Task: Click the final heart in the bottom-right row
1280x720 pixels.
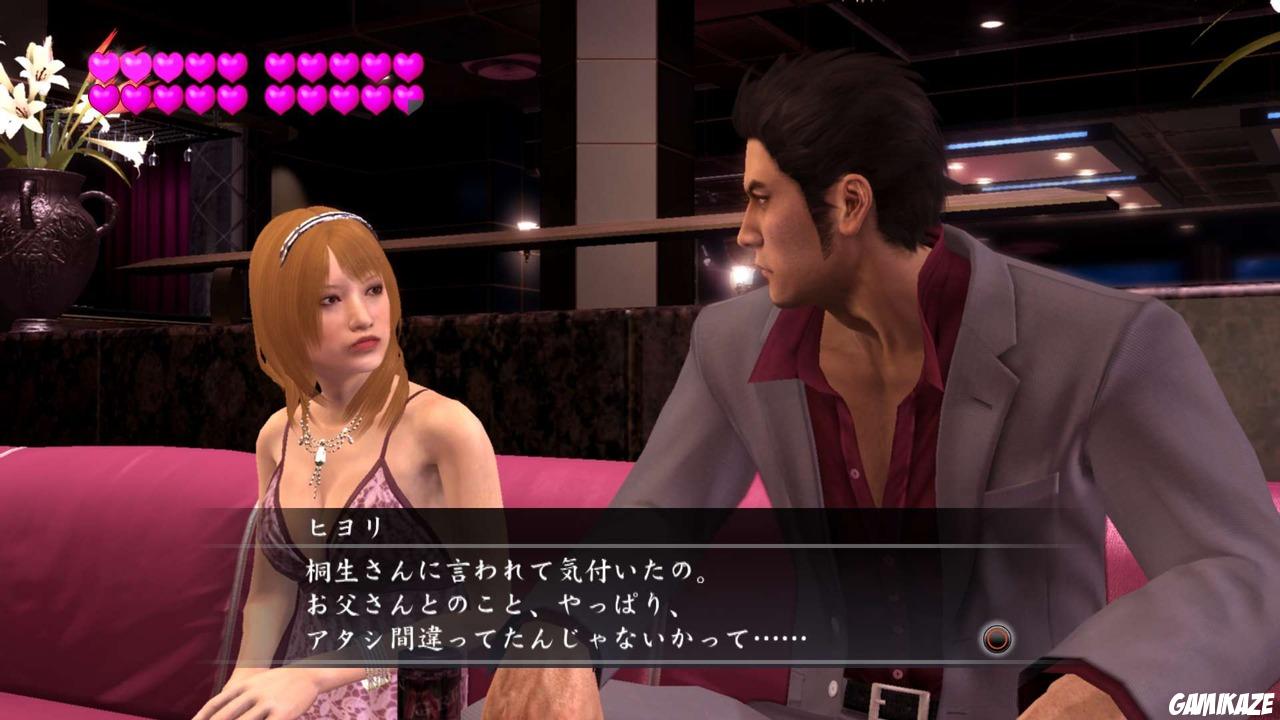Action: (x=407, y=100)
